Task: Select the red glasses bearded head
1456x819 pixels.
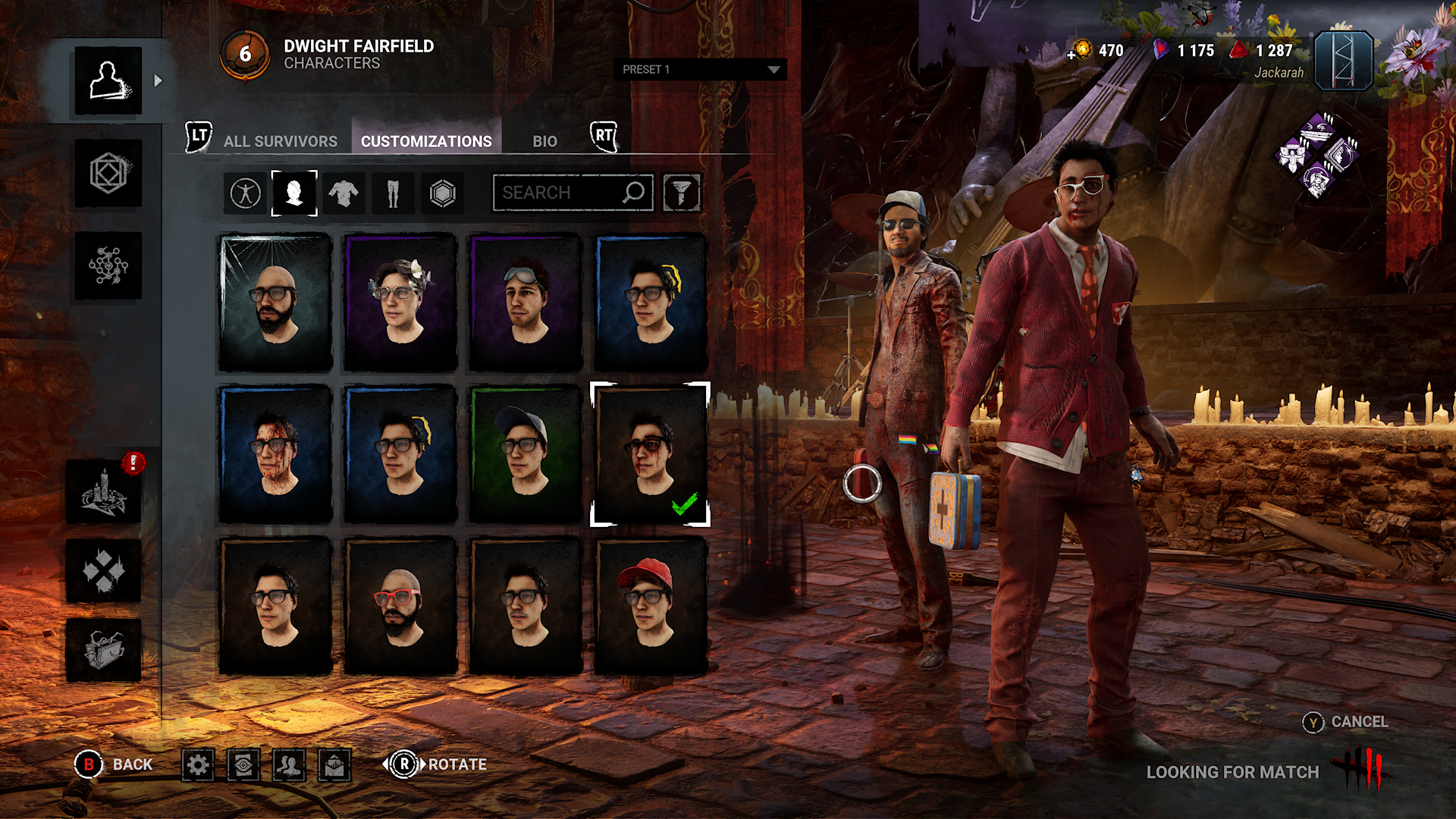Action: click(x=400, y=606)
